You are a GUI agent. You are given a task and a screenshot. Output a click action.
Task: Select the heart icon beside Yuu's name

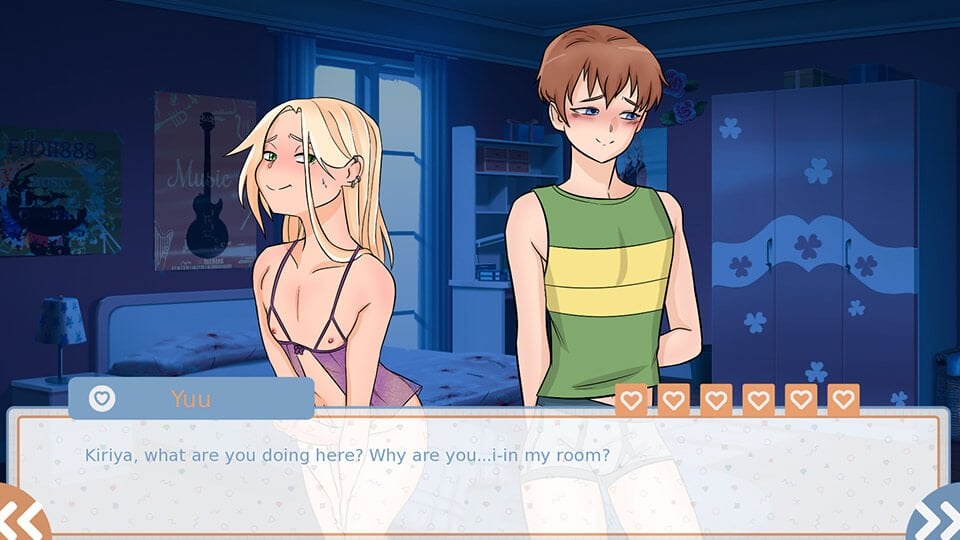(102, 398)
